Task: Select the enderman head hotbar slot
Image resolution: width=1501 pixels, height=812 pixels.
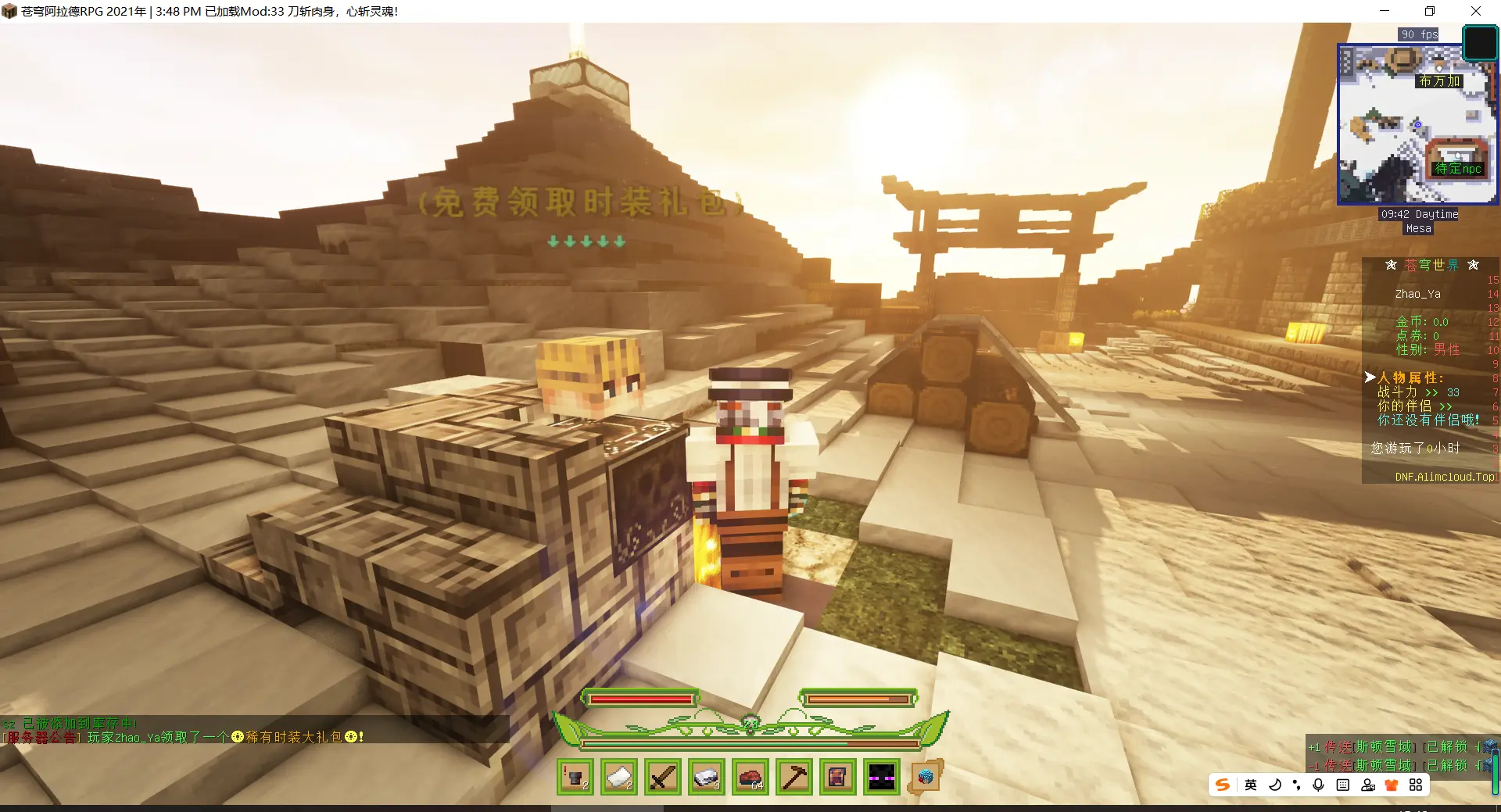Action: tap(882, 778)
